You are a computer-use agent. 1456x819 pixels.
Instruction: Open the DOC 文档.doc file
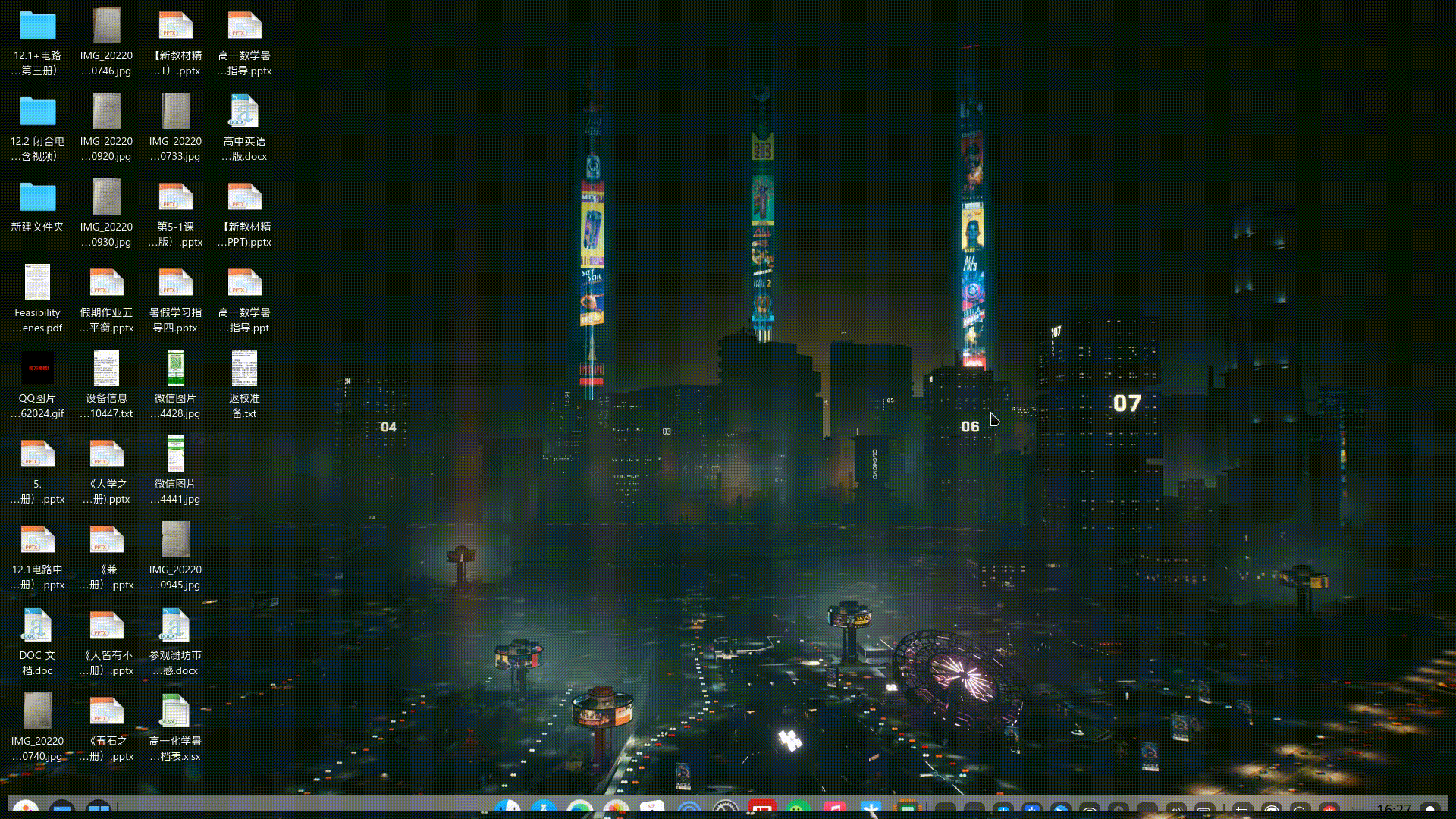pos(36,626)
